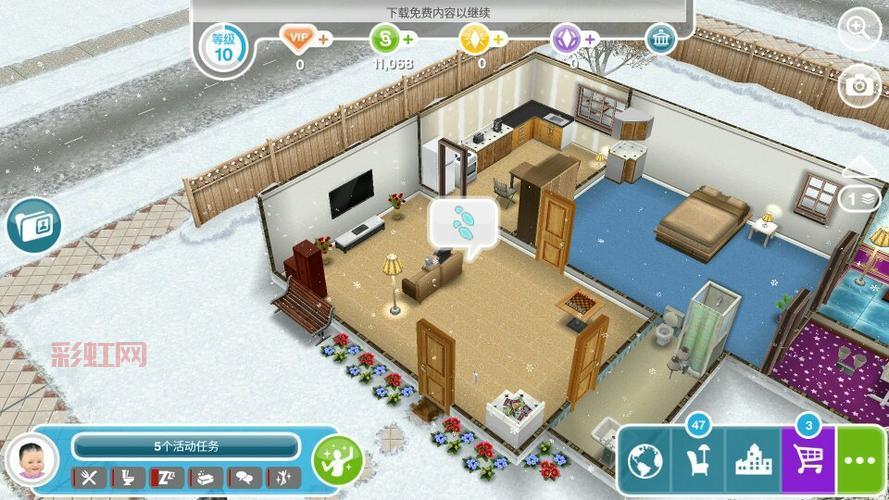
Task: Select the floor 1 layers button
Action: pyautogui.click(x=860, y=198)
